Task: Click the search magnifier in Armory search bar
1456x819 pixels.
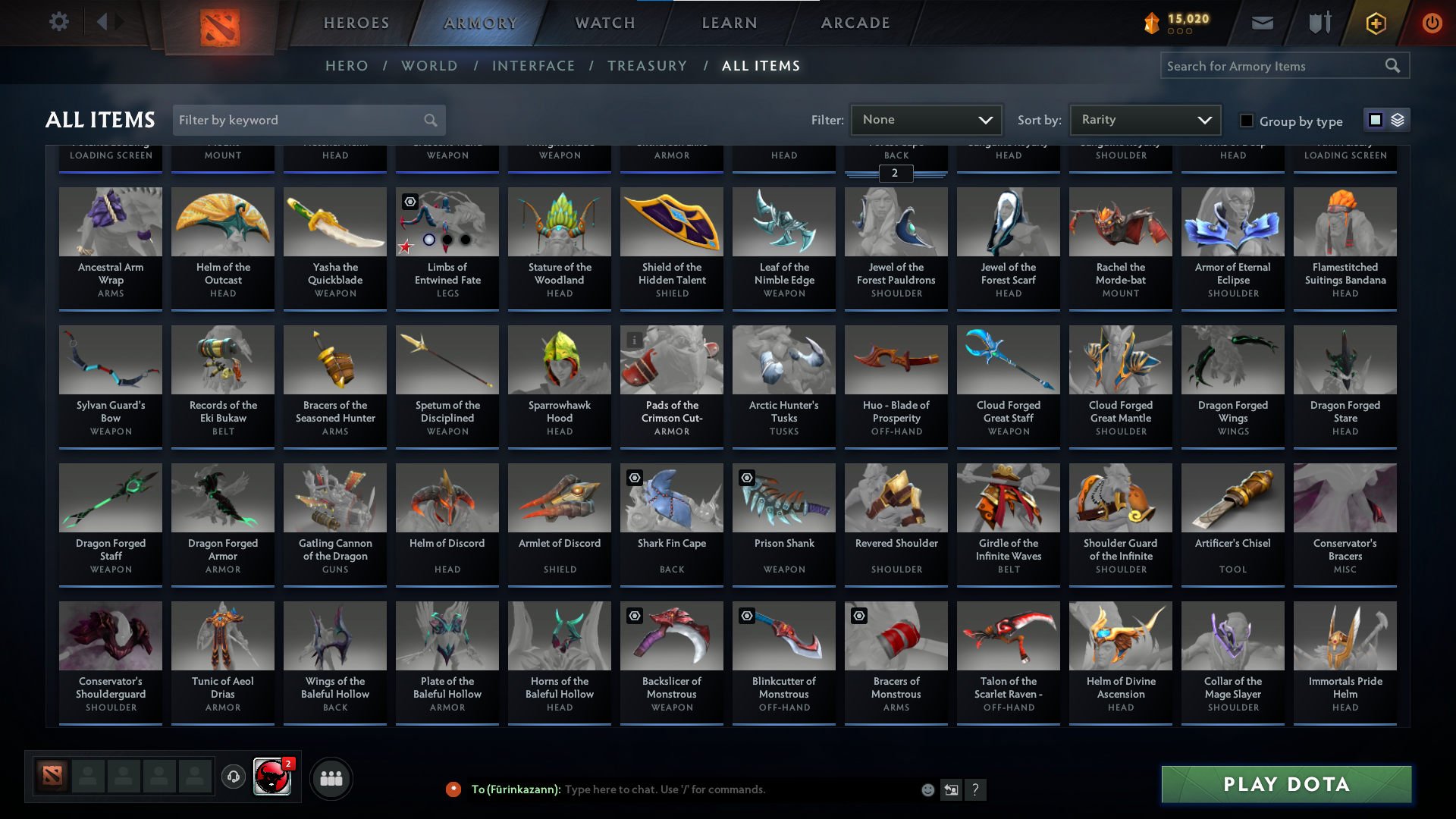Action: pyautogui.click(x=1393, y=65)
